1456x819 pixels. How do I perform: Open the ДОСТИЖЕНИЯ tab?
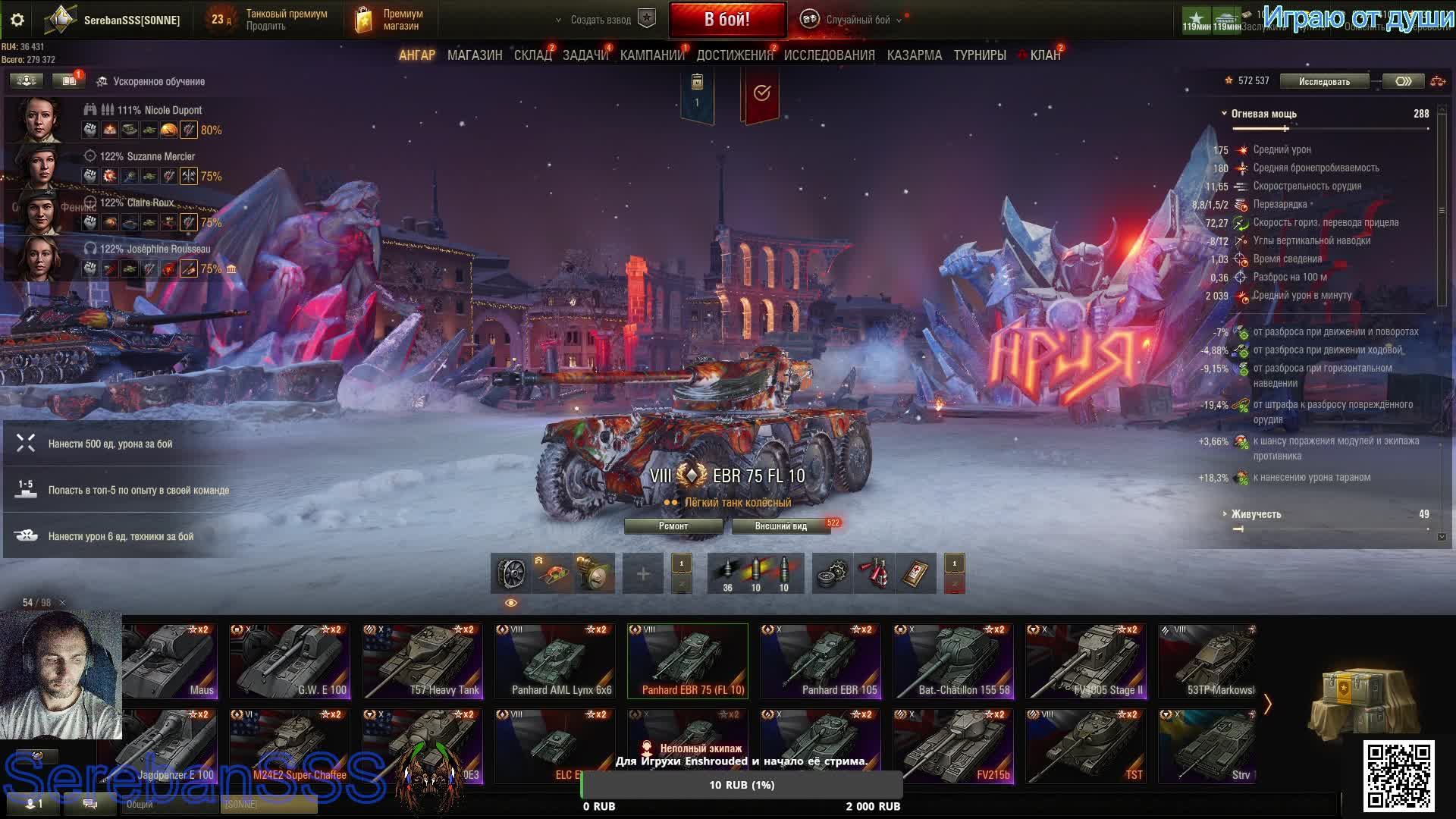pos(734,55)
